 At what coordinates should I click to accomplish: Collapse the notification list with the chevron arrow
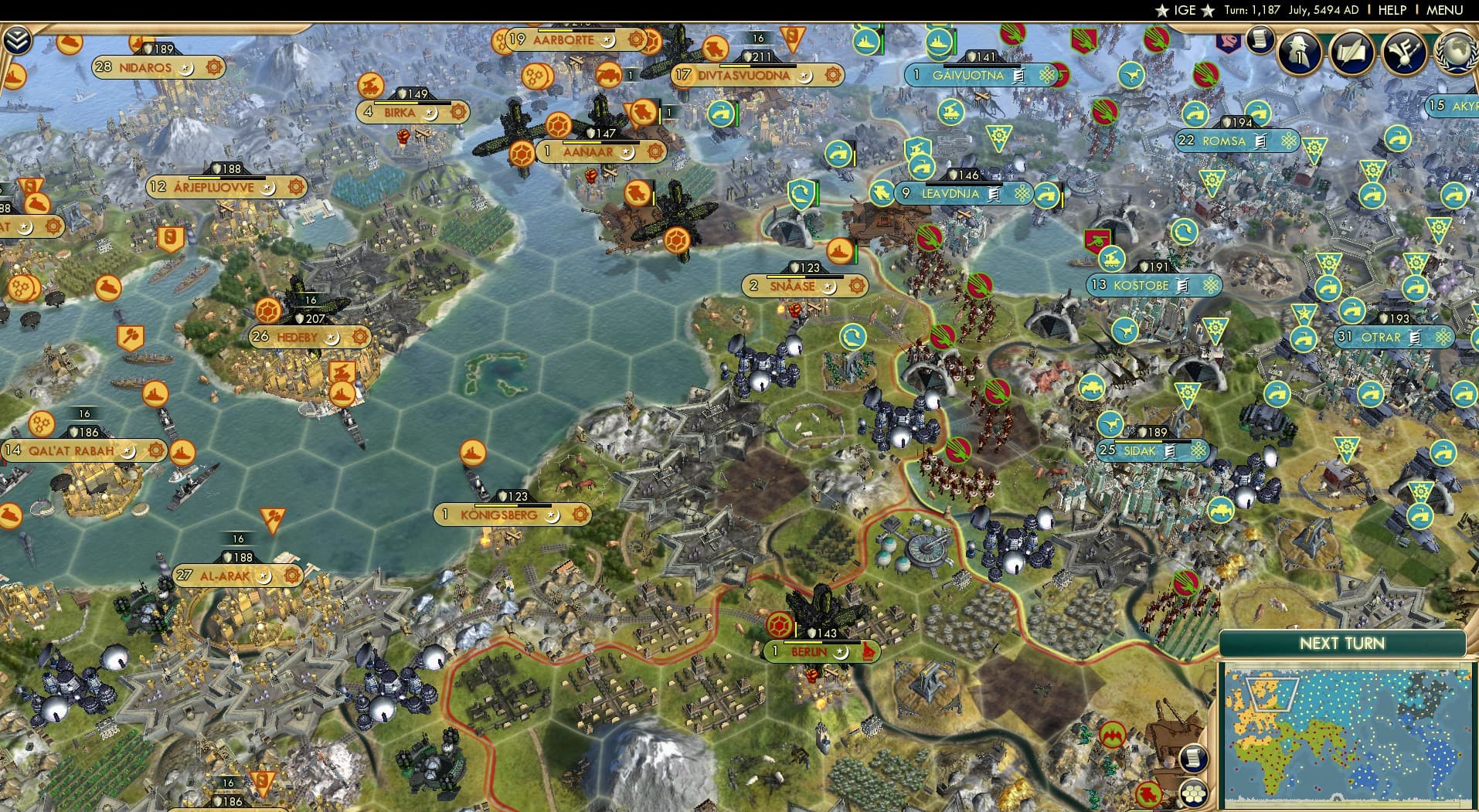(17, 39)
